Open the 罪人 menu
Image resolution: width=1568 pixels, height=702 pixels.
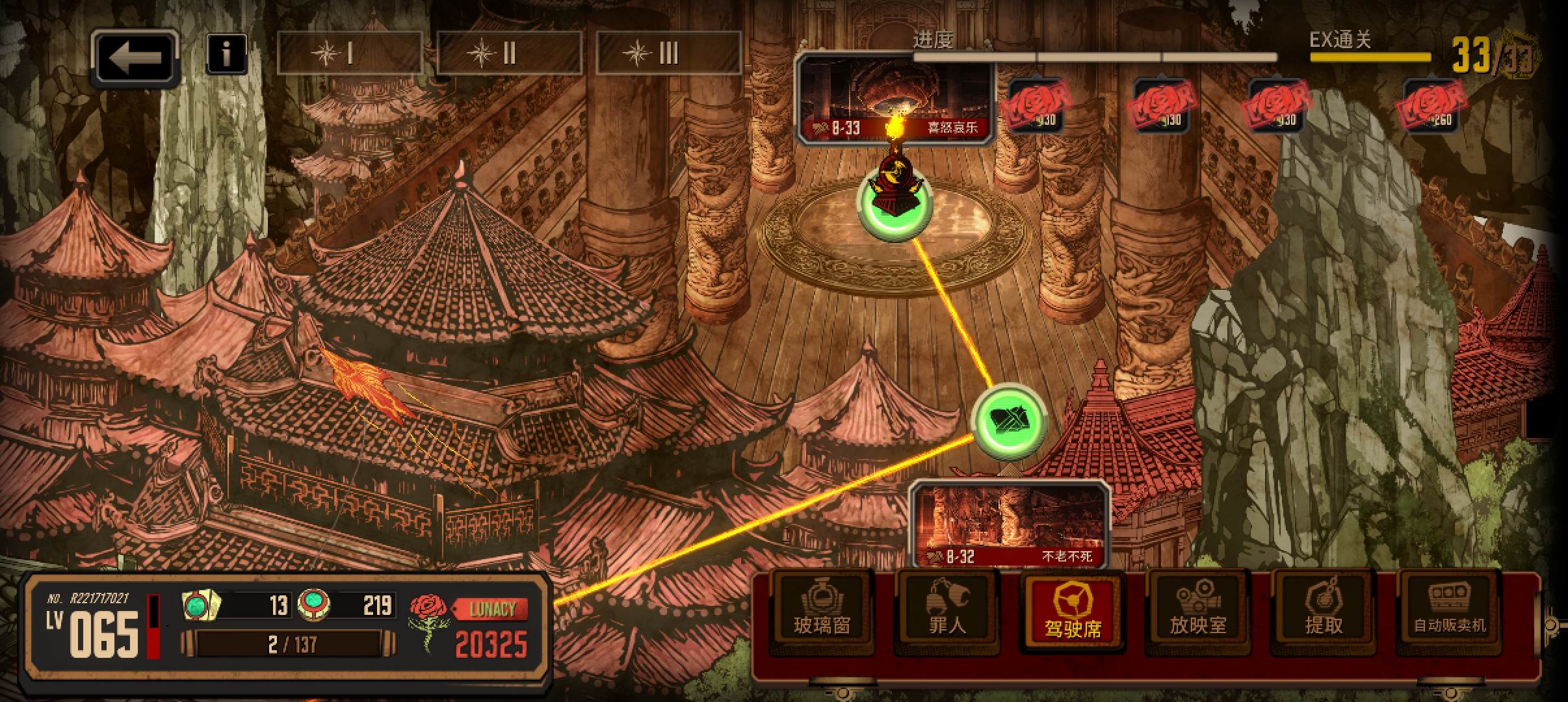pos(947,612)
